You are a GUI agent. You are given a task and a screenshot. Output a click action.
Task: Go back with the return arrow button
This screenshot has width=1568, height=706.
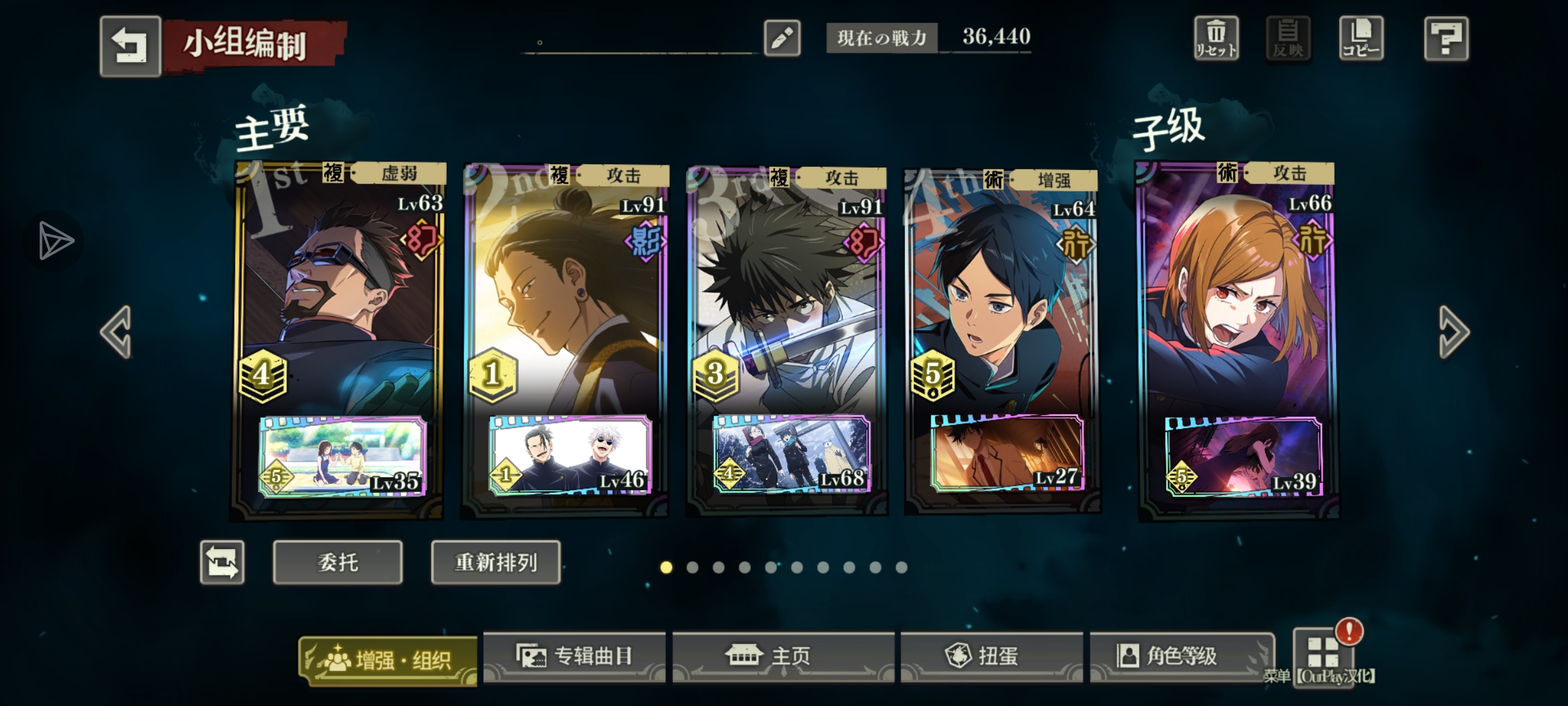(x=130, y=46)
